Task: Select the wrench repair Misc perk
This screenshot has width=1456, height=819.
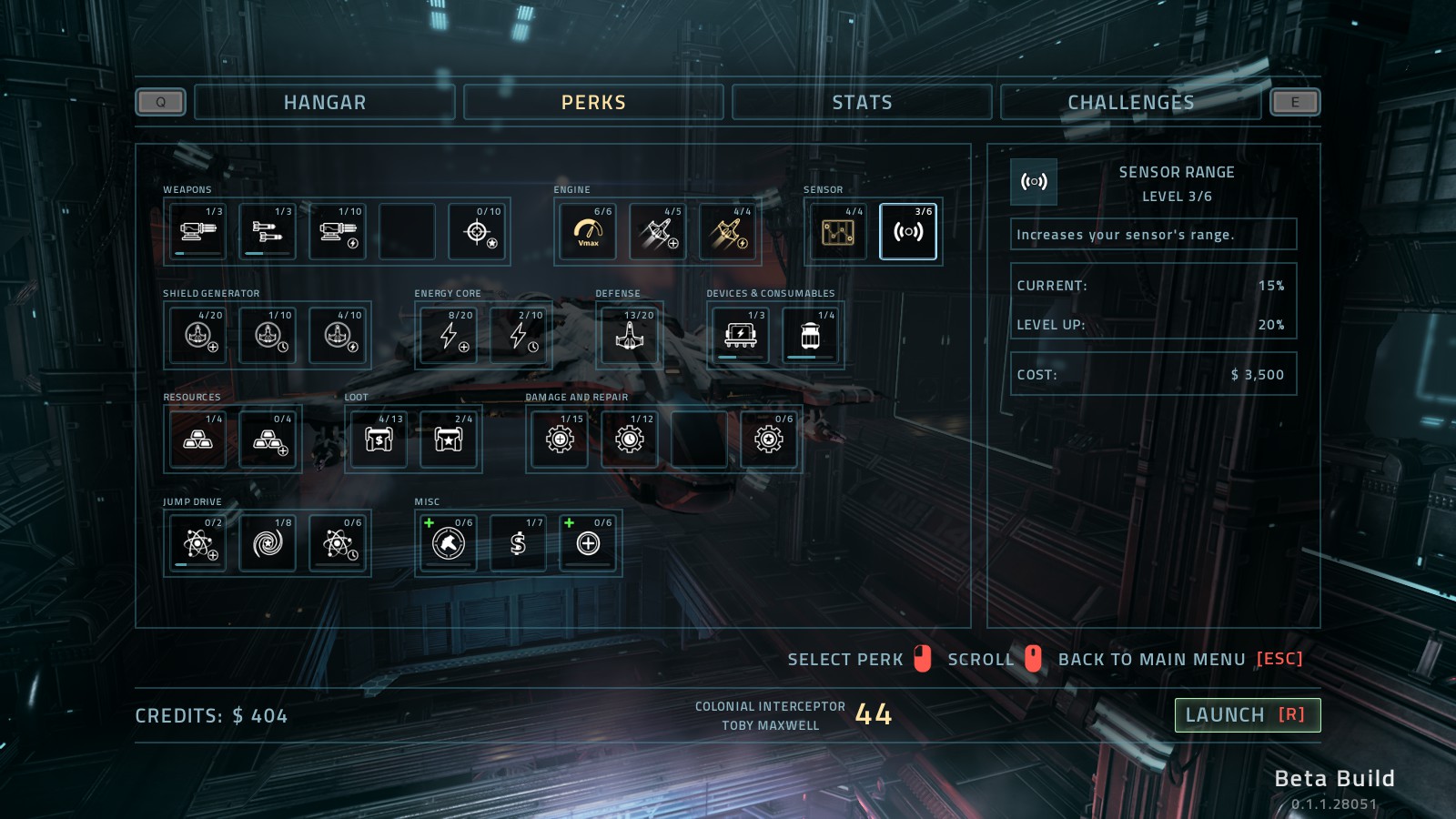Action: point(449,543)
